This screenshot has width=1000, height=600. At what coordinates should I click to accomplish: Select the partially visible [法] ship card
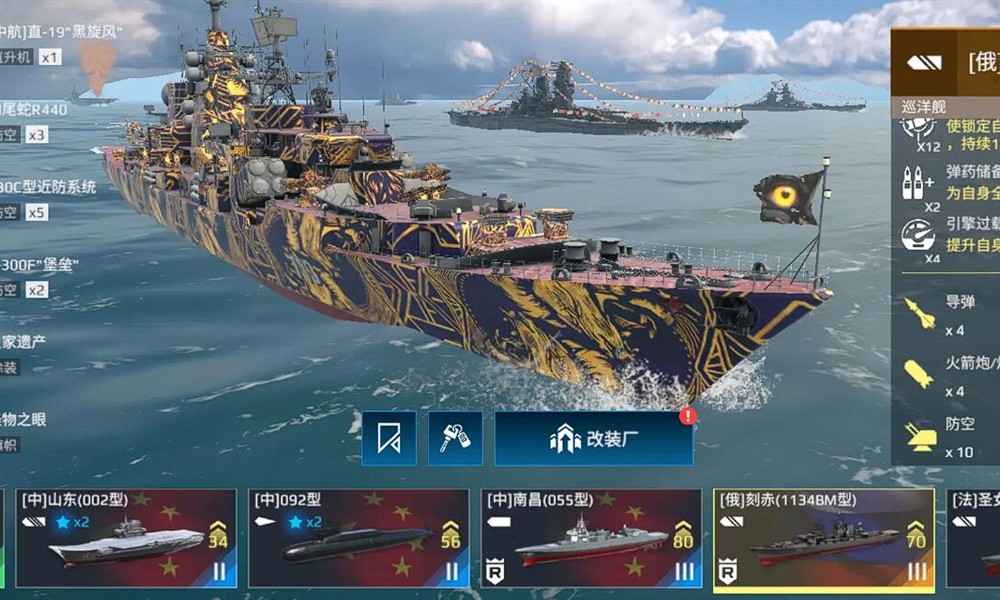[973, 538]
